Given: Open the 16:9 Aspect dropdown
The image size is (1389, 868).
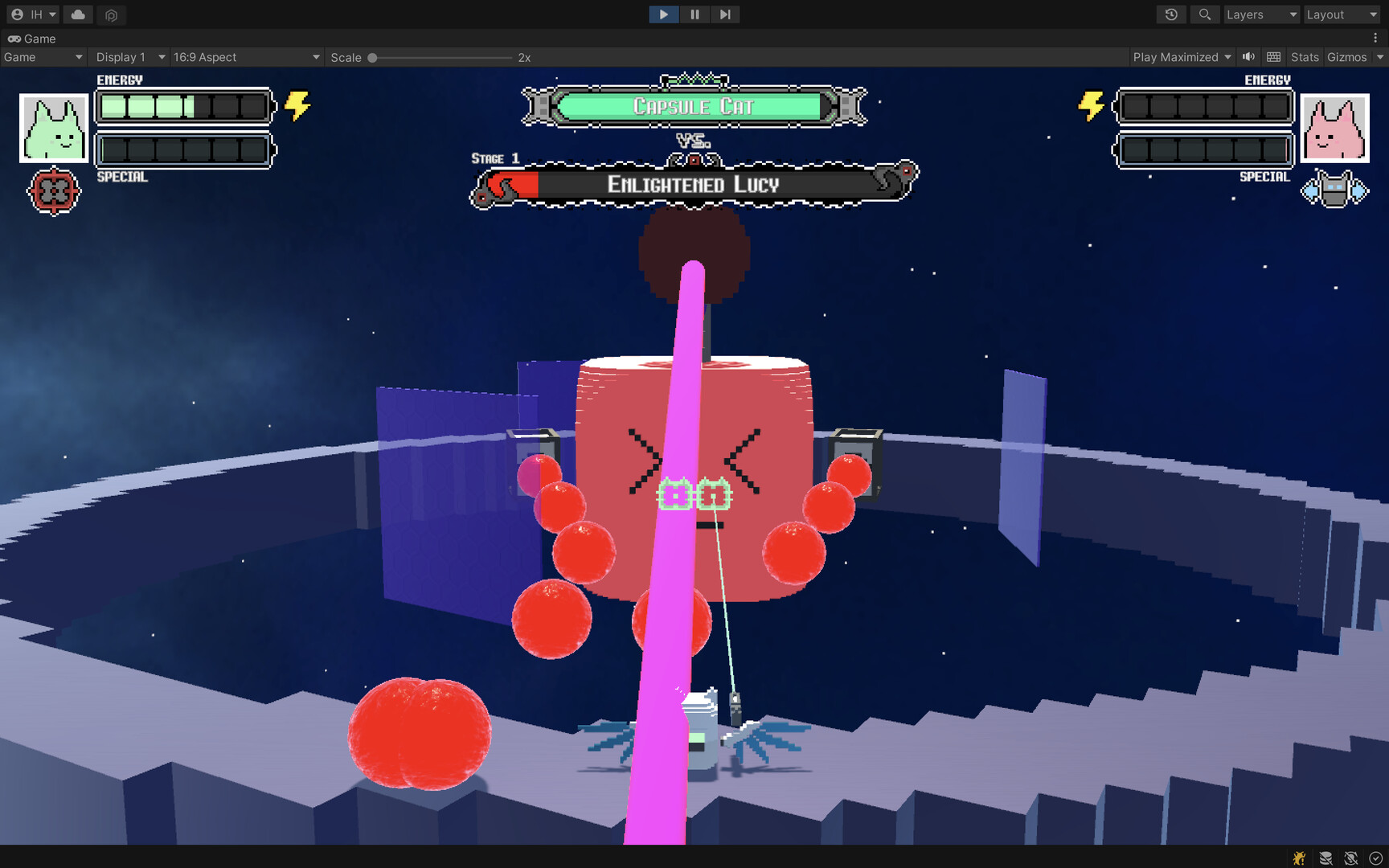Looking at the screenshot, I should tap(246, 56).
